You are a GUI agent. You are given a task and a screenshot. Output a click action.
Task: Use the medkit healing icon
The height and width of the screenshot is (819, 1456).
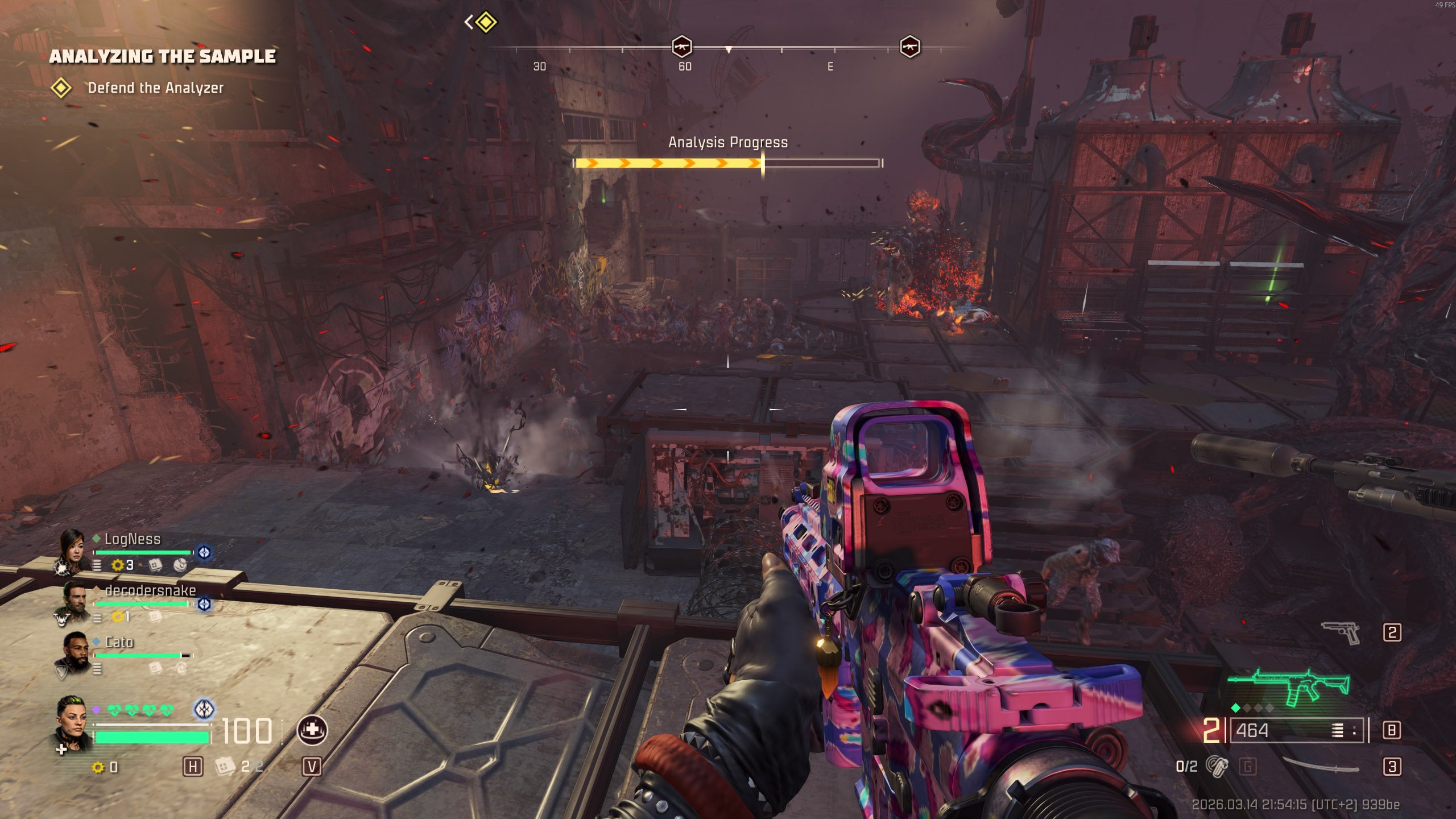pyautogui.click(x=312, y=730)
